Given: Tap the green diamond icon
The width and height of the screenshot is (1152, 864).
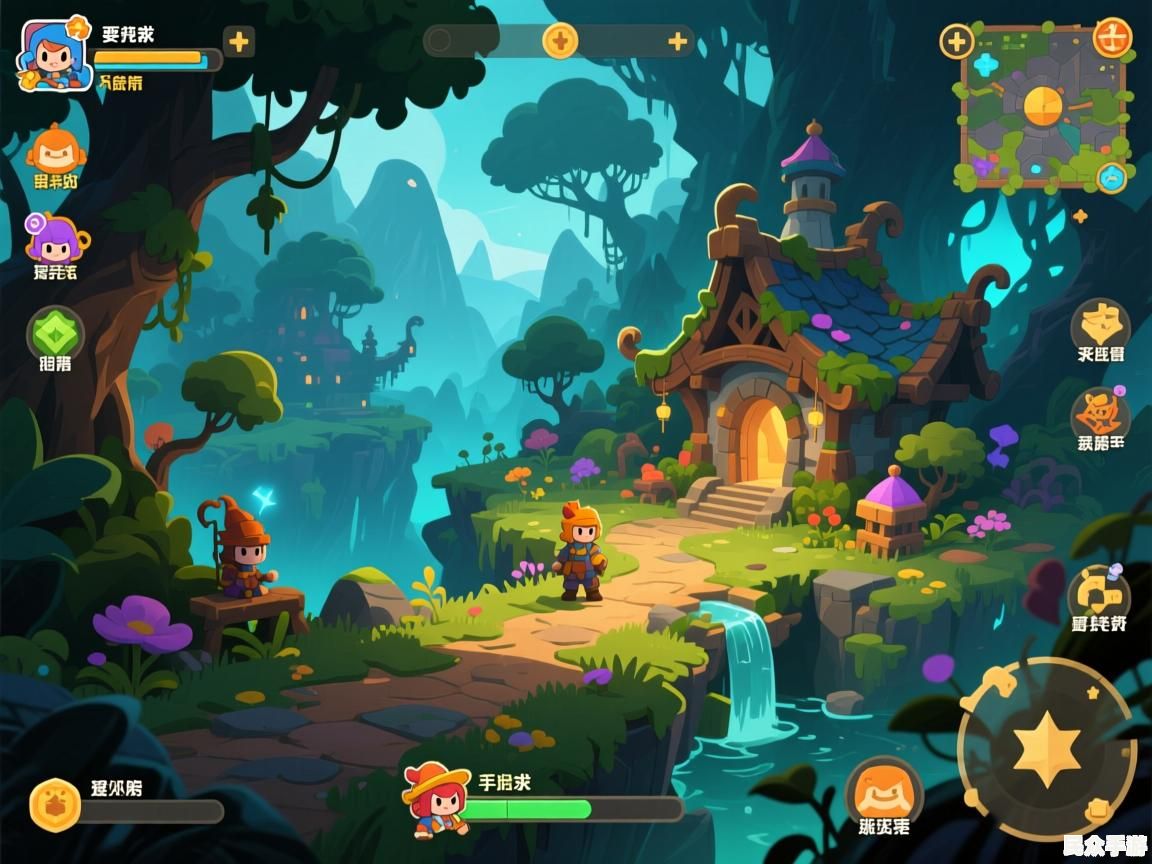Looking at the screenshot, I should click(x=55, y=332).
